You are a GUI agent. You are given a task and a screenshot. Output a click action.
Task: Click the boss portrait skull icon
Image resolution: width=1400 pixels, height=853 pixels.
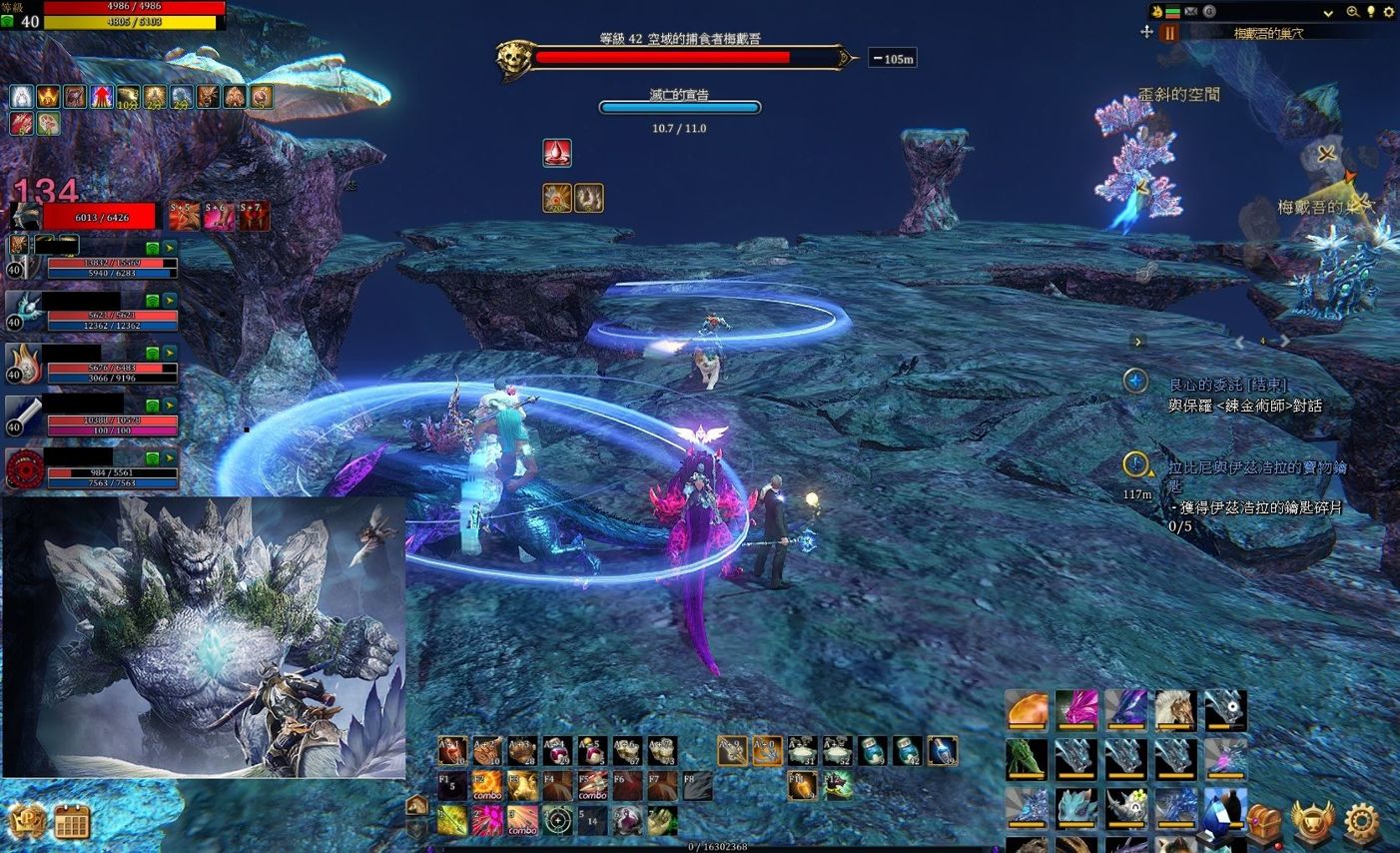tap(515, 60)
